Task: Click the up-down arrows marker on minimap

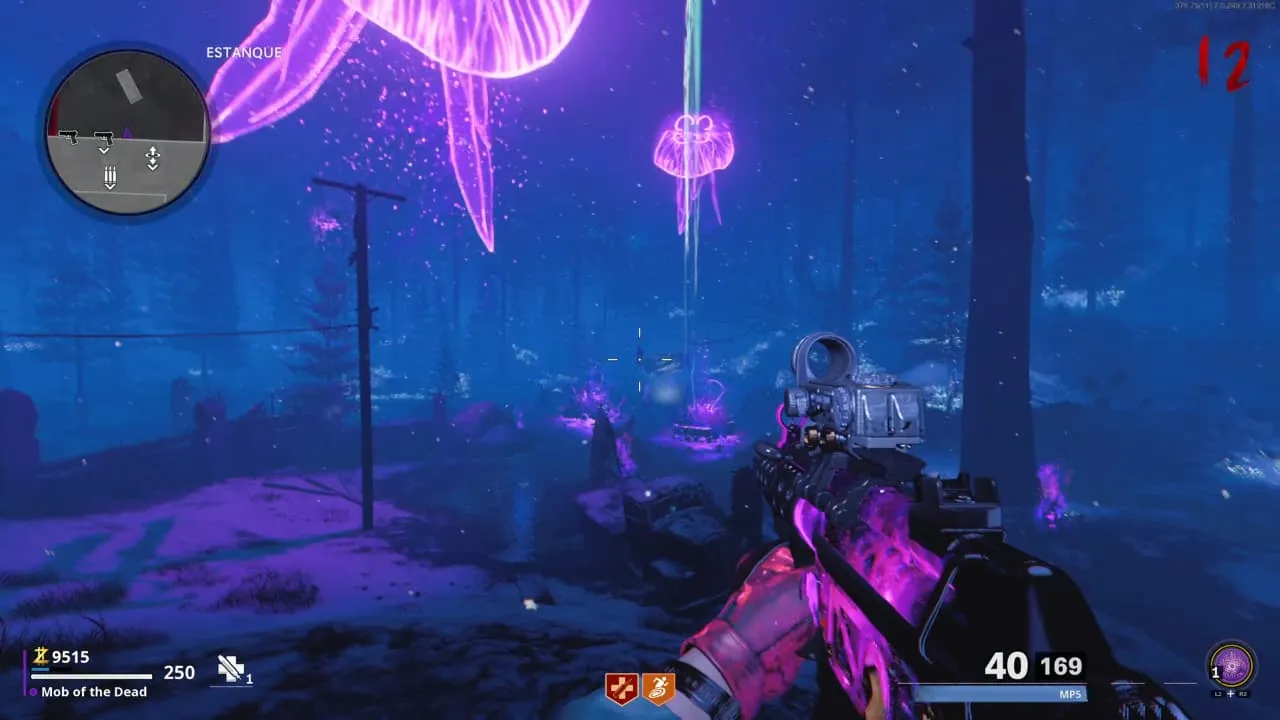Action: pos(152,158)
